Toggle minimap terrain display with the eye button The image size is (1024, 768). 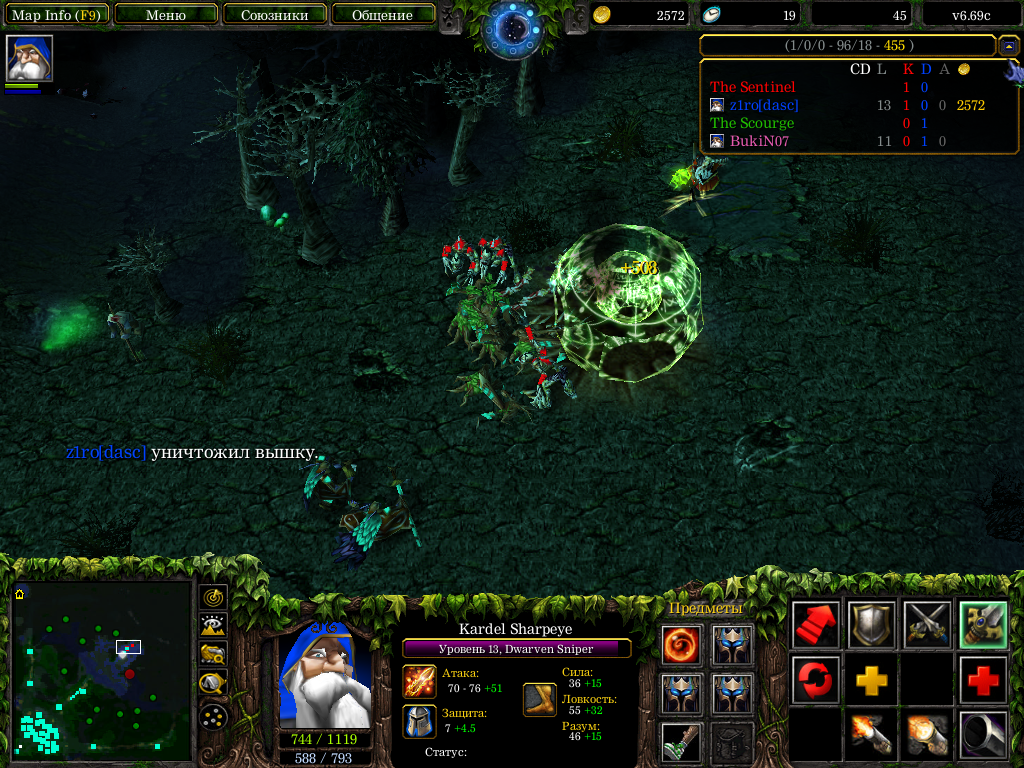click(x=213, y=626)
